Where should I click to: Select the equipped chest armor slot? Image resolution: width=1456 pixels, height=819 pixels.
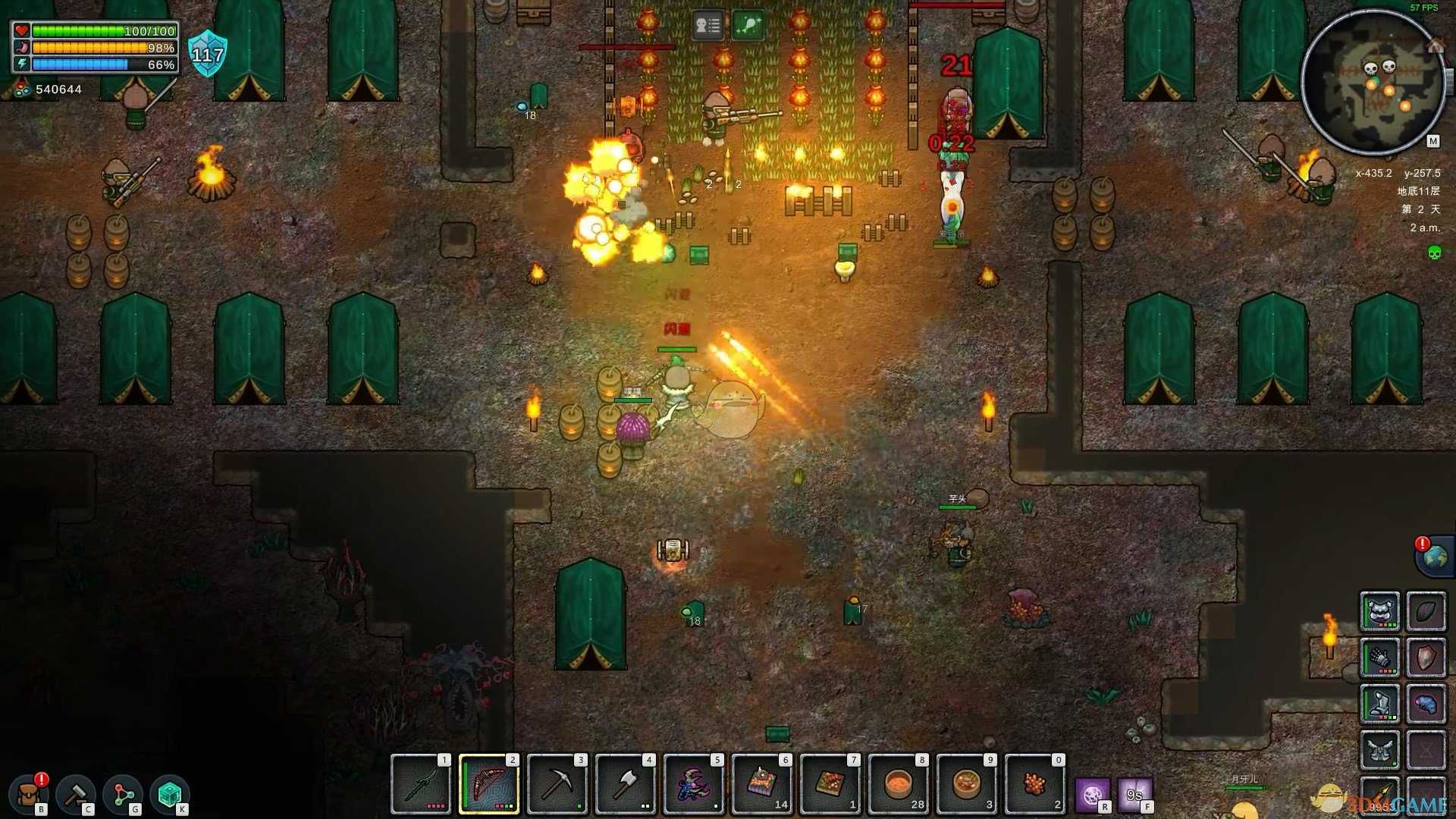click(1379, 611)
